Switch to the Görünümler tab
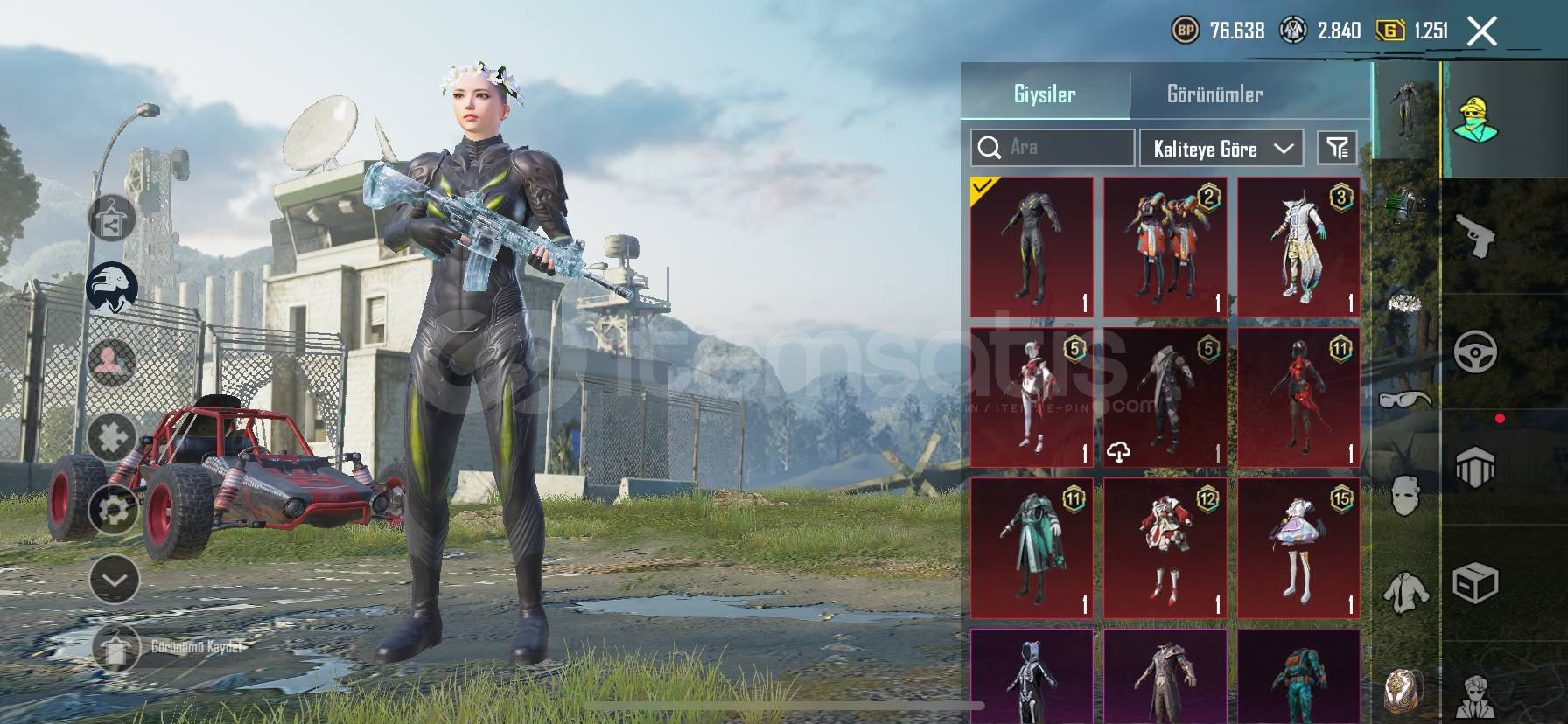This screenshot has height=724, width=1568. 1214,94
